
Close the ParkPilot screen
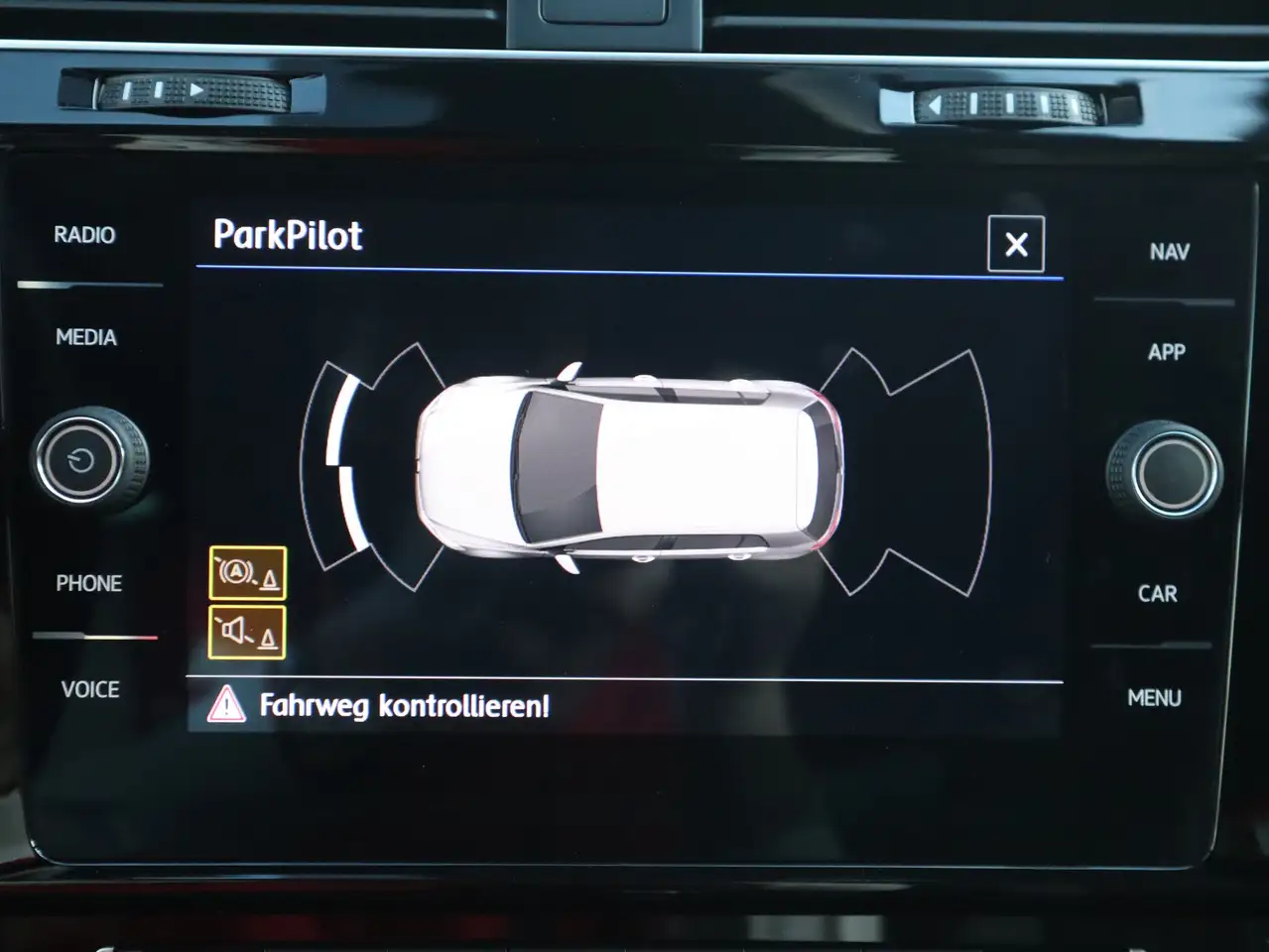(1015, 244)
